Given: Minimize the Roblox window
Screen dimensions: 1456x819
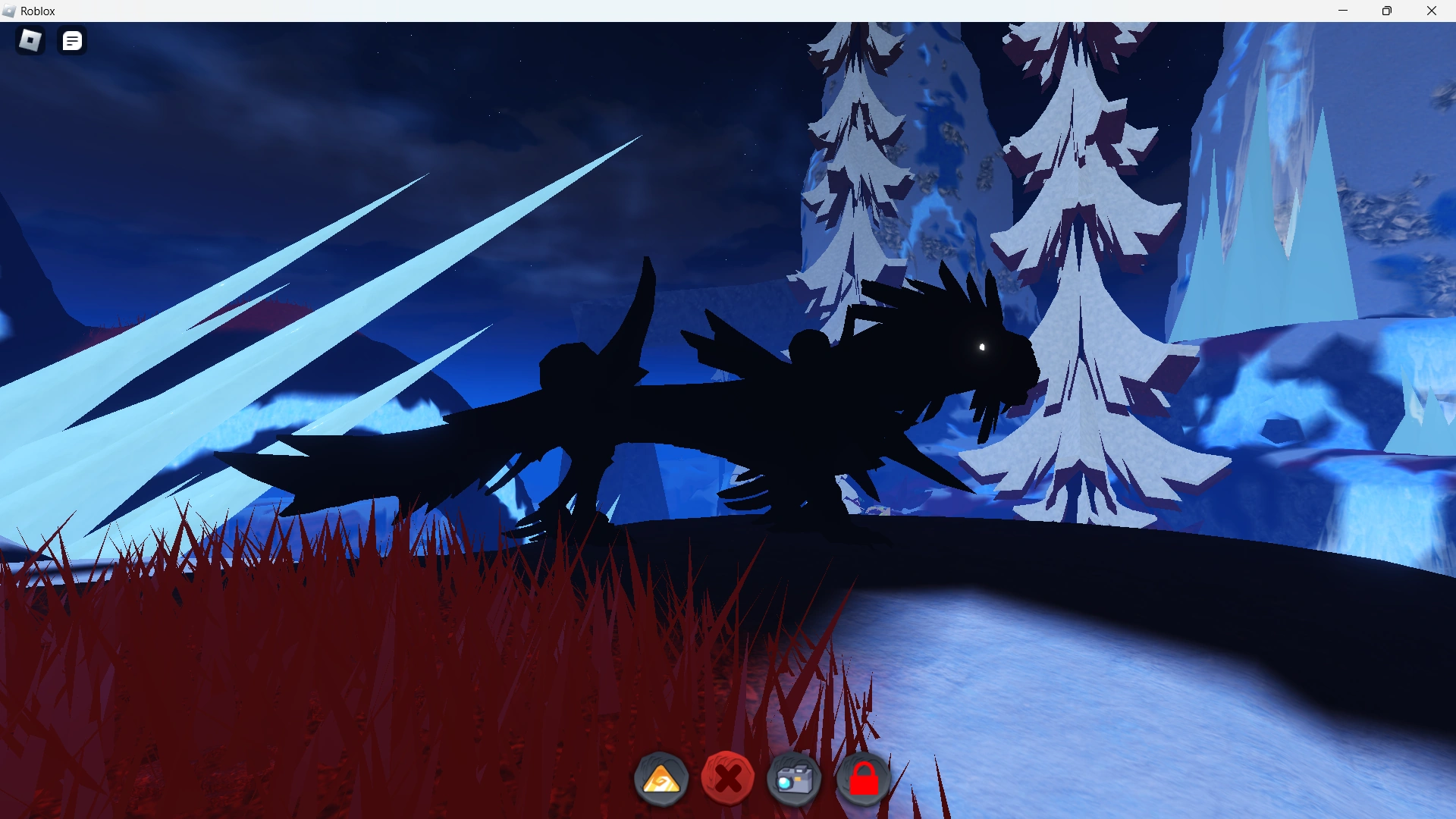Looking at the screenshot, I should coord(1344,11).
